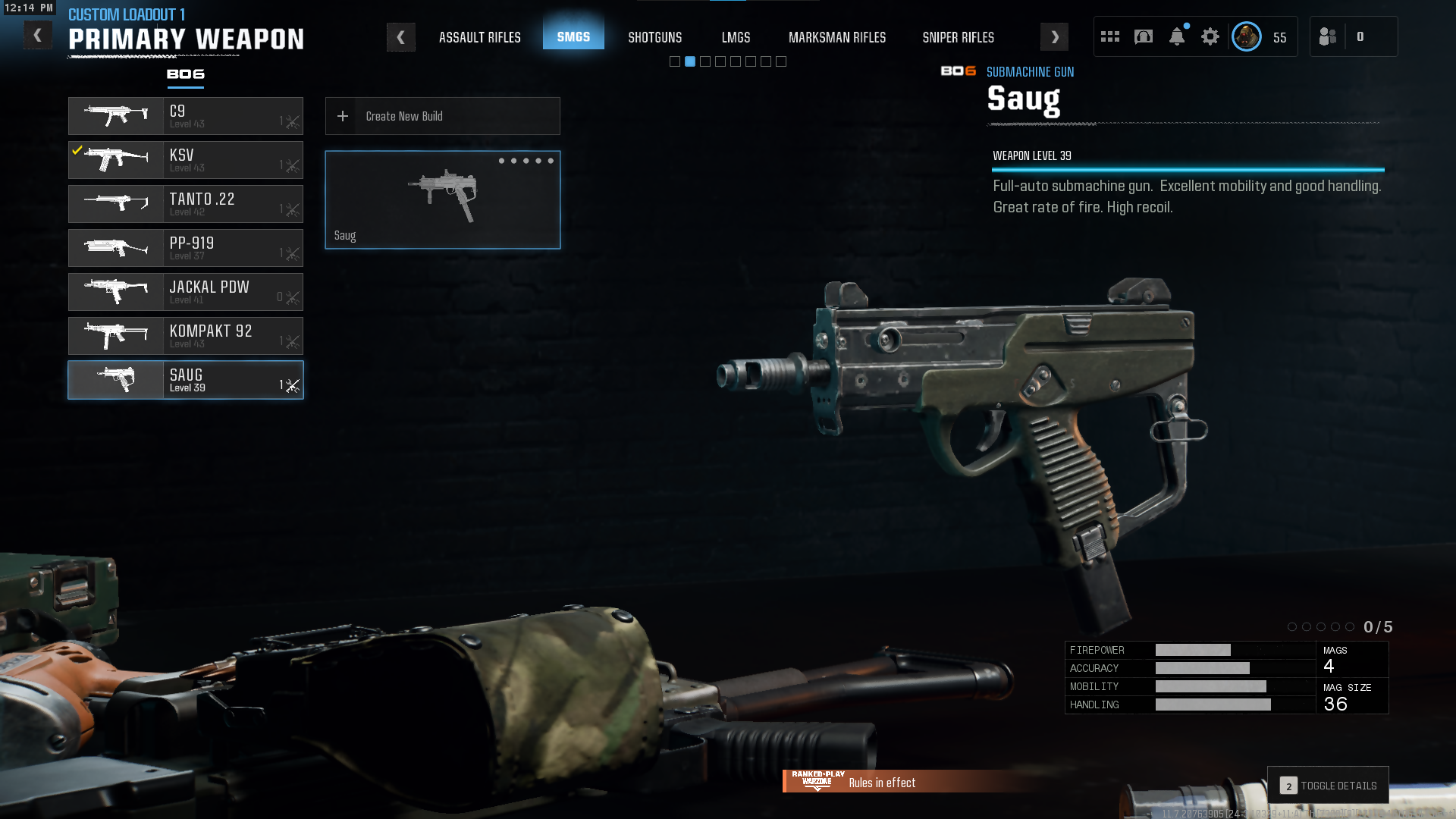Screen dimensions: 1456x819
Task: Choose the PP-919 weapon
Action: coord(186,248)
